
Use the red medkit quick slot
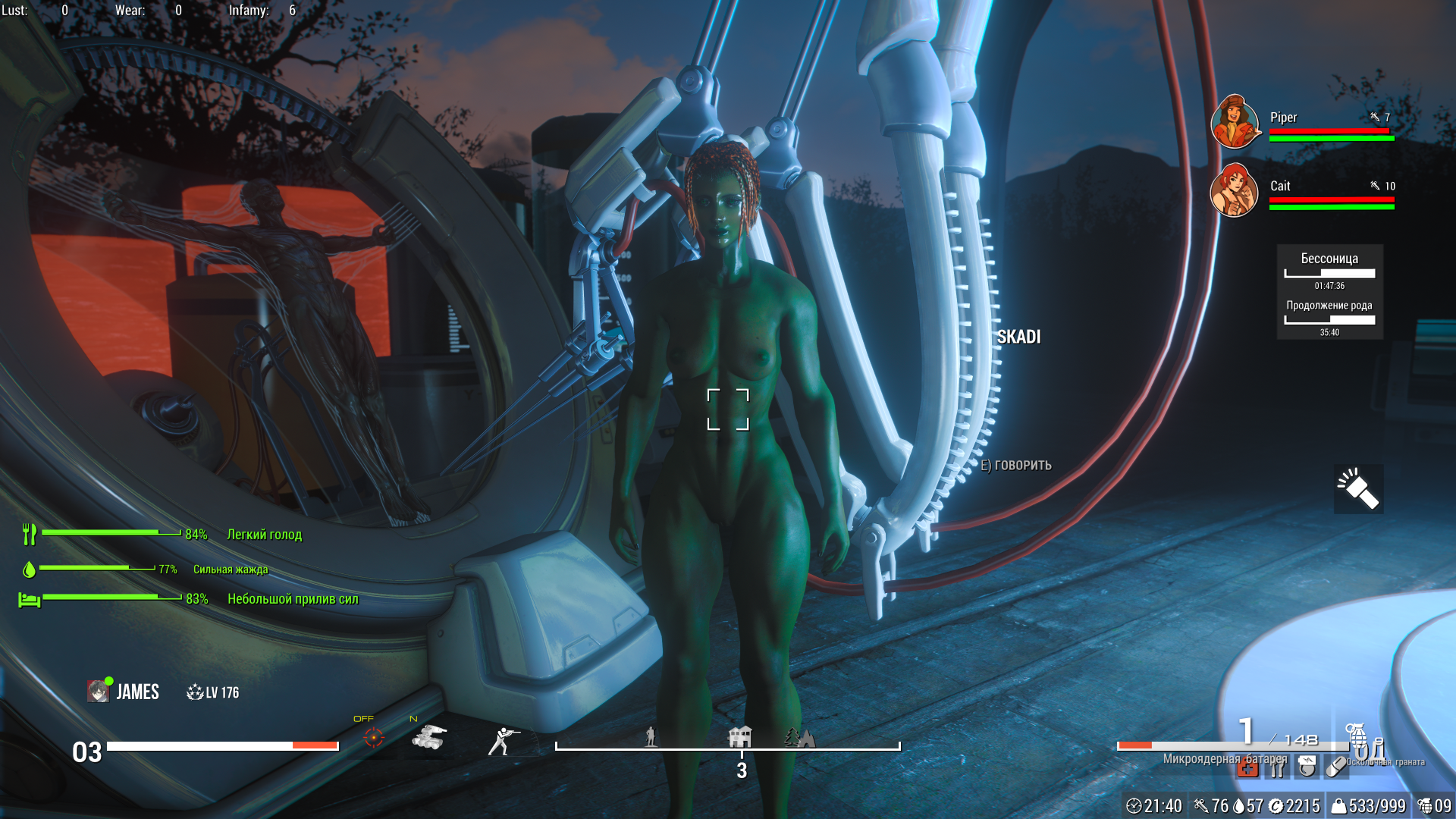click(x=1247, y=768)
